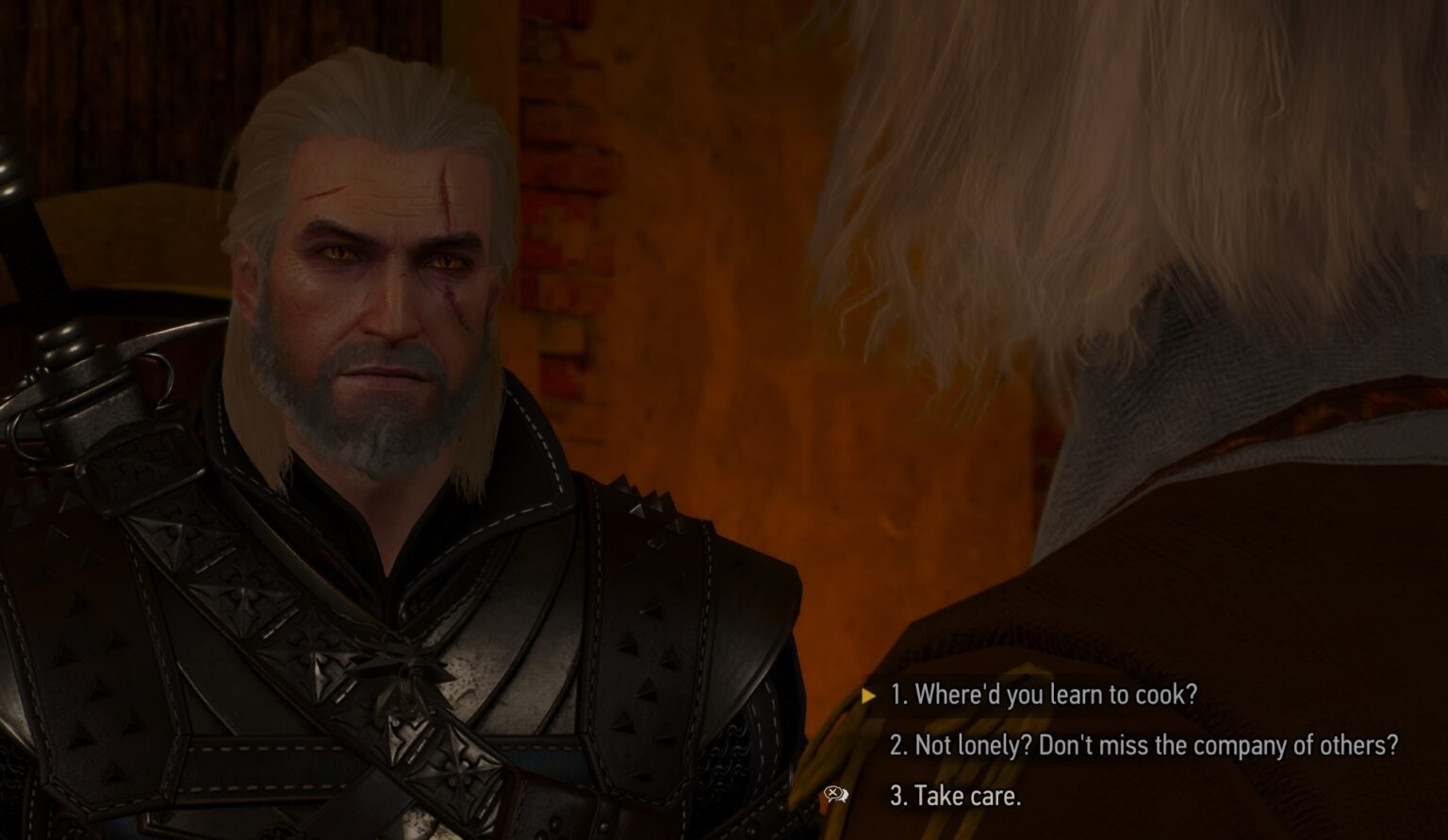Select "Not lonely? Don't miss the company of others?"

coord(1145,747)
